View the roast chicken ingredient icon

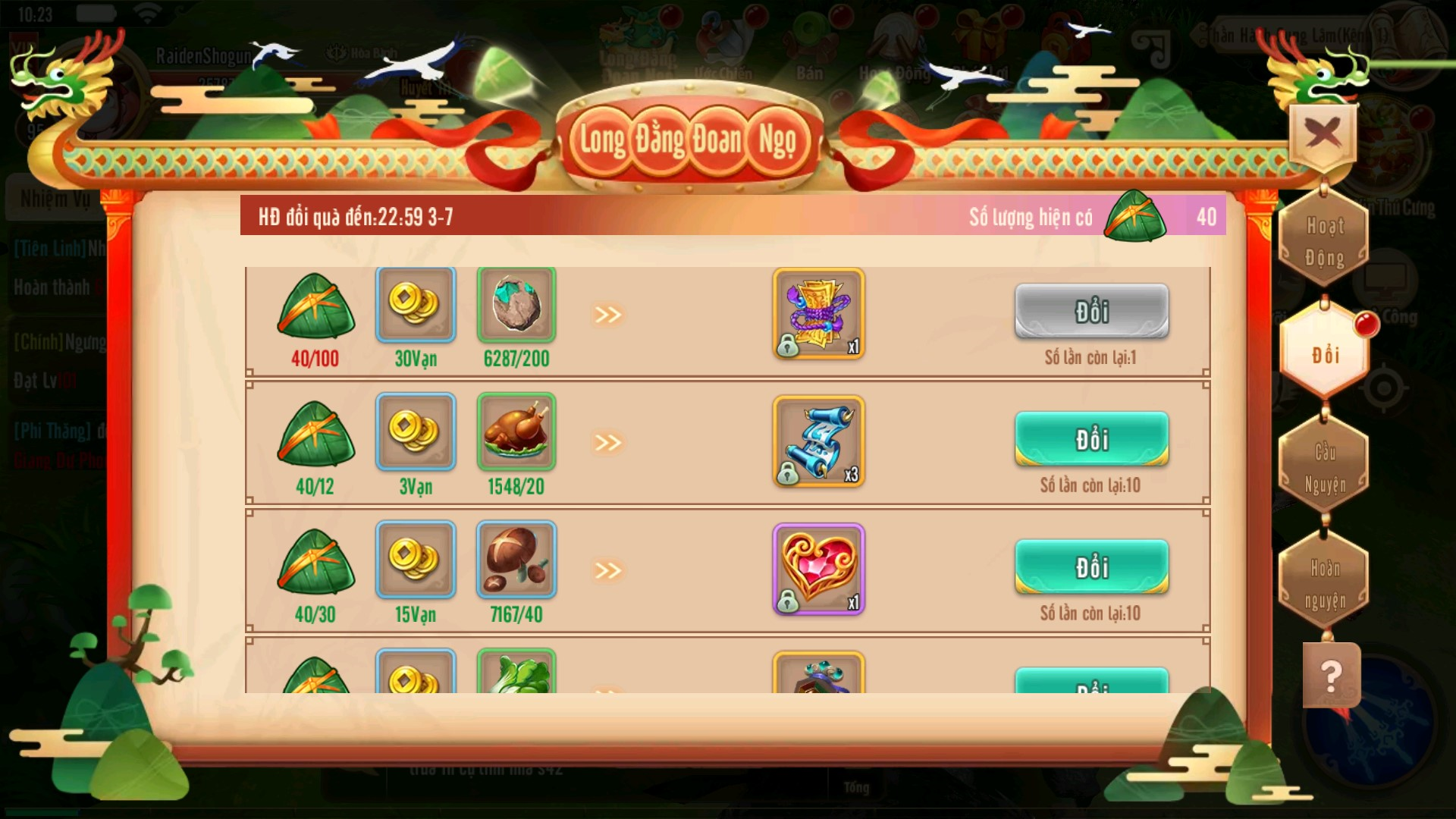click(516, 432)
